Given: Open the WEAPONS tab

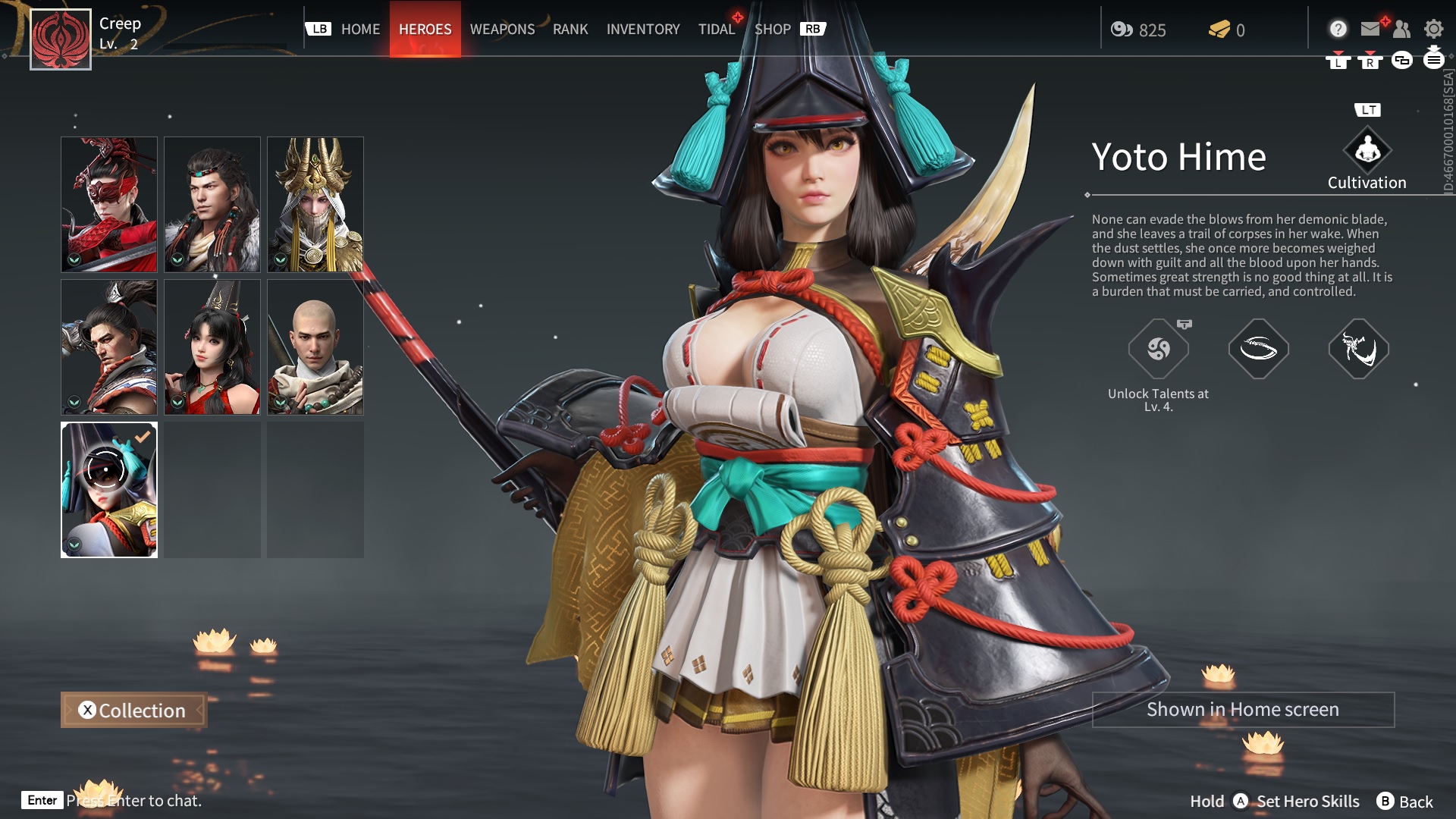Looking at the screenshot, I should click(x=502, y=30).
